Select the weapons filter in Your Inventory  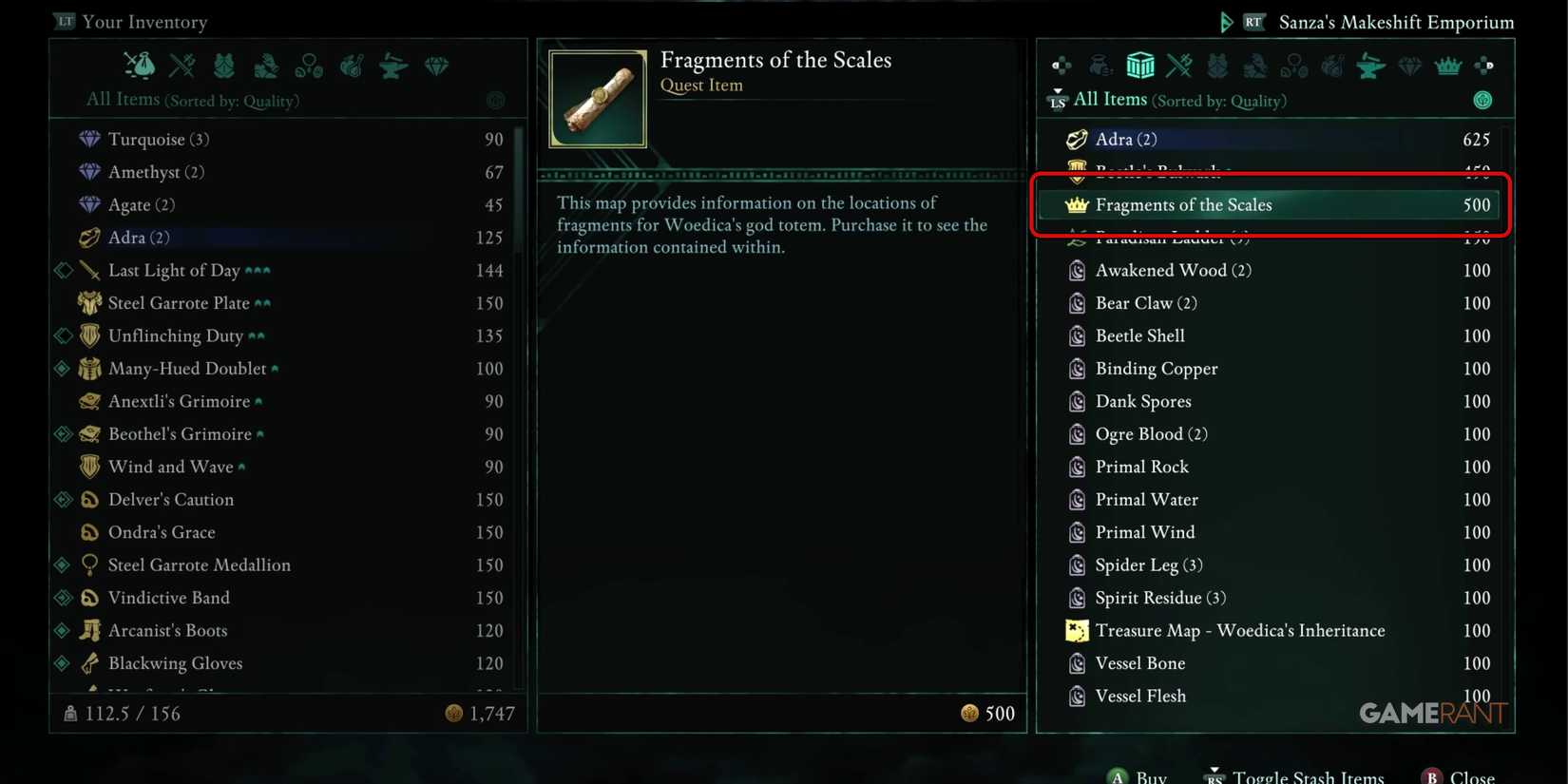[182, 65]
